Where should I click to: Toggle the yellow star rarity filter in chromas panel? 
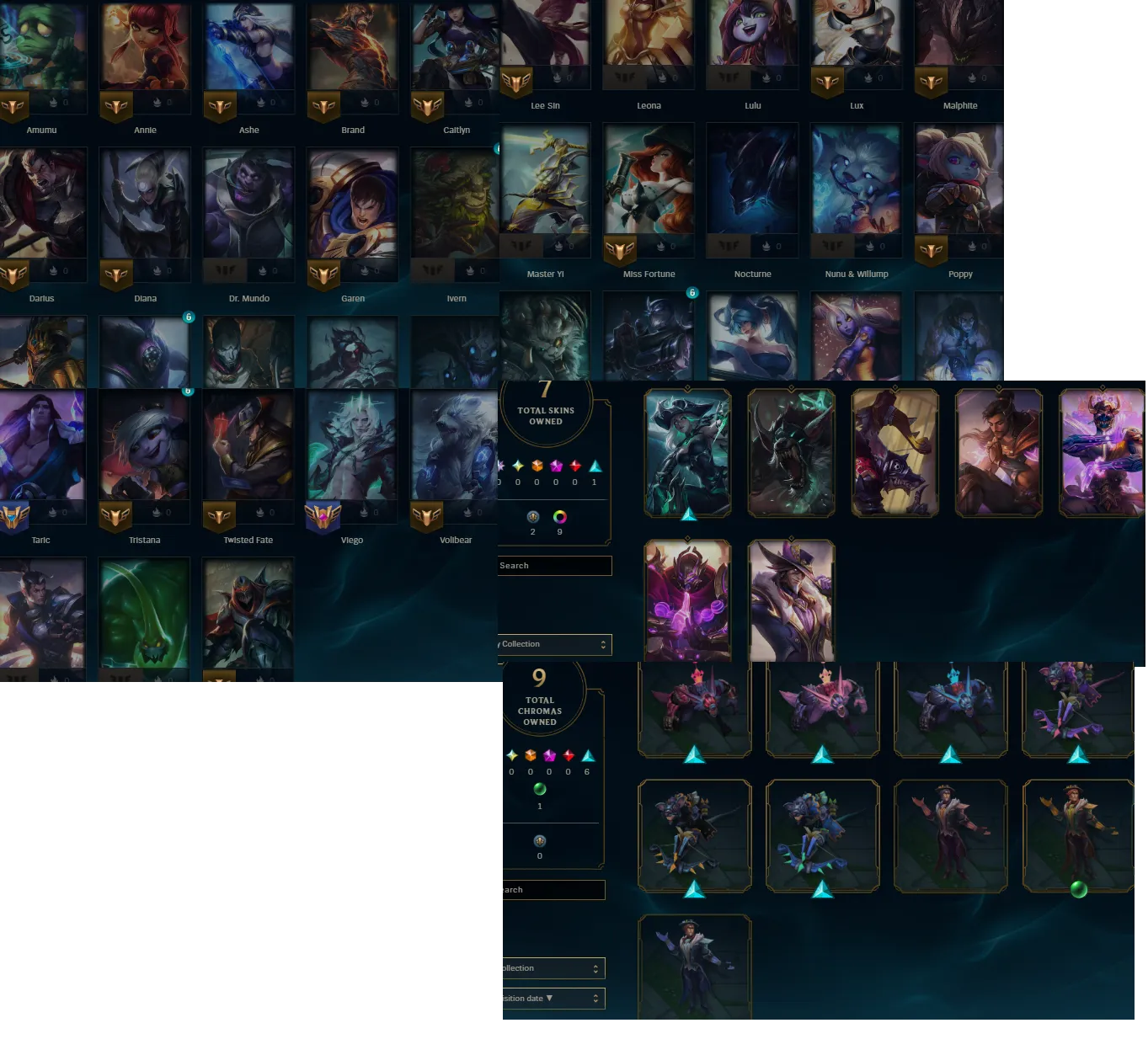[512, 756]
